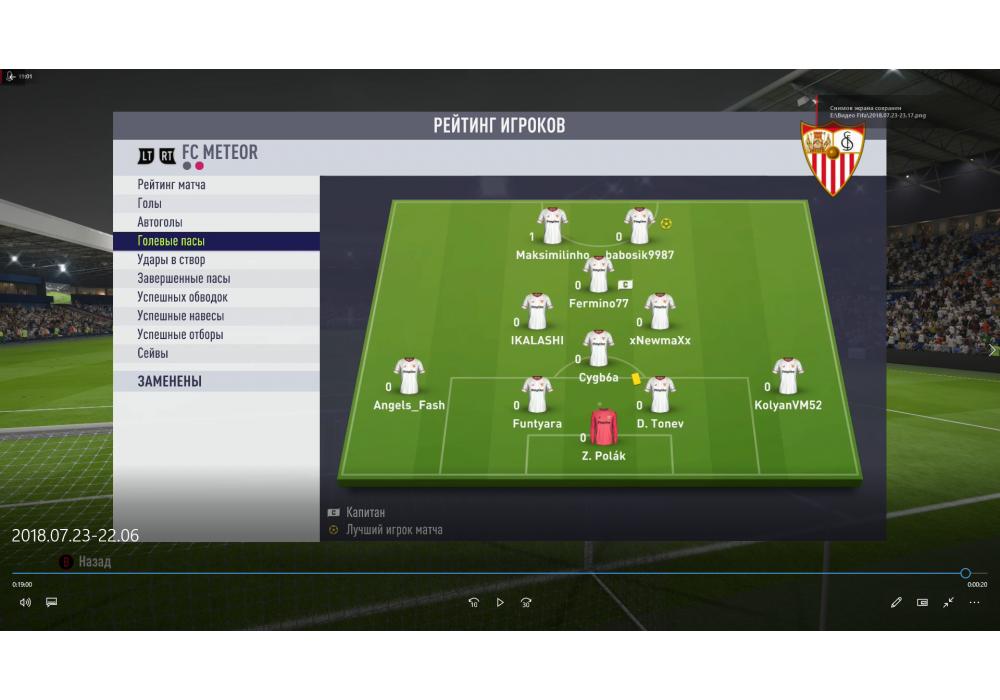Switch to Завершенные пасы stats
This screenshot has width=1000, height=700.
click(183, 279)
